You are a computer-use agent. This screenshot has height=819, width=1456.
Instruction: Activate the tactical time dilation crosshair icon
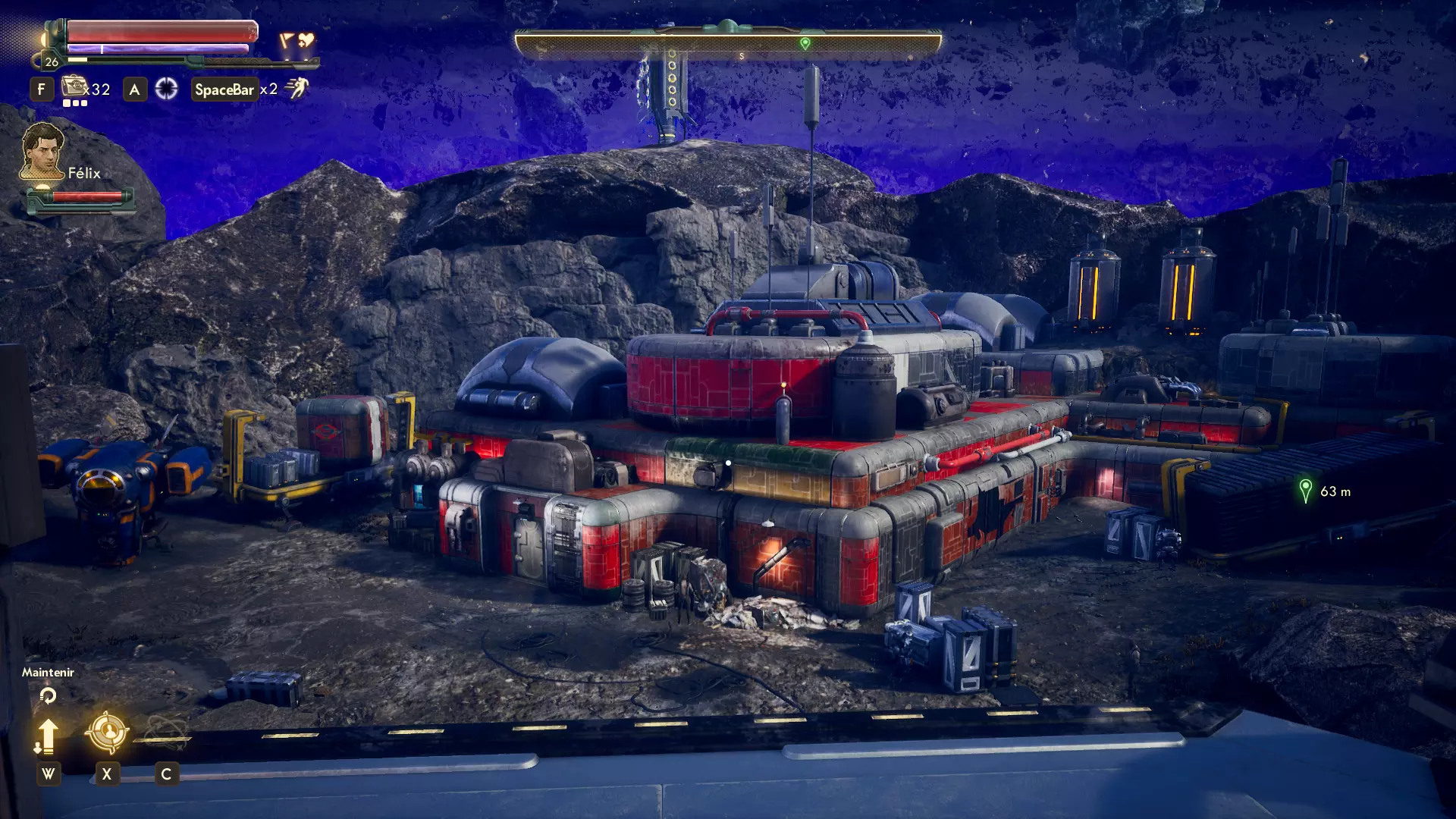[x=166, y=89]
